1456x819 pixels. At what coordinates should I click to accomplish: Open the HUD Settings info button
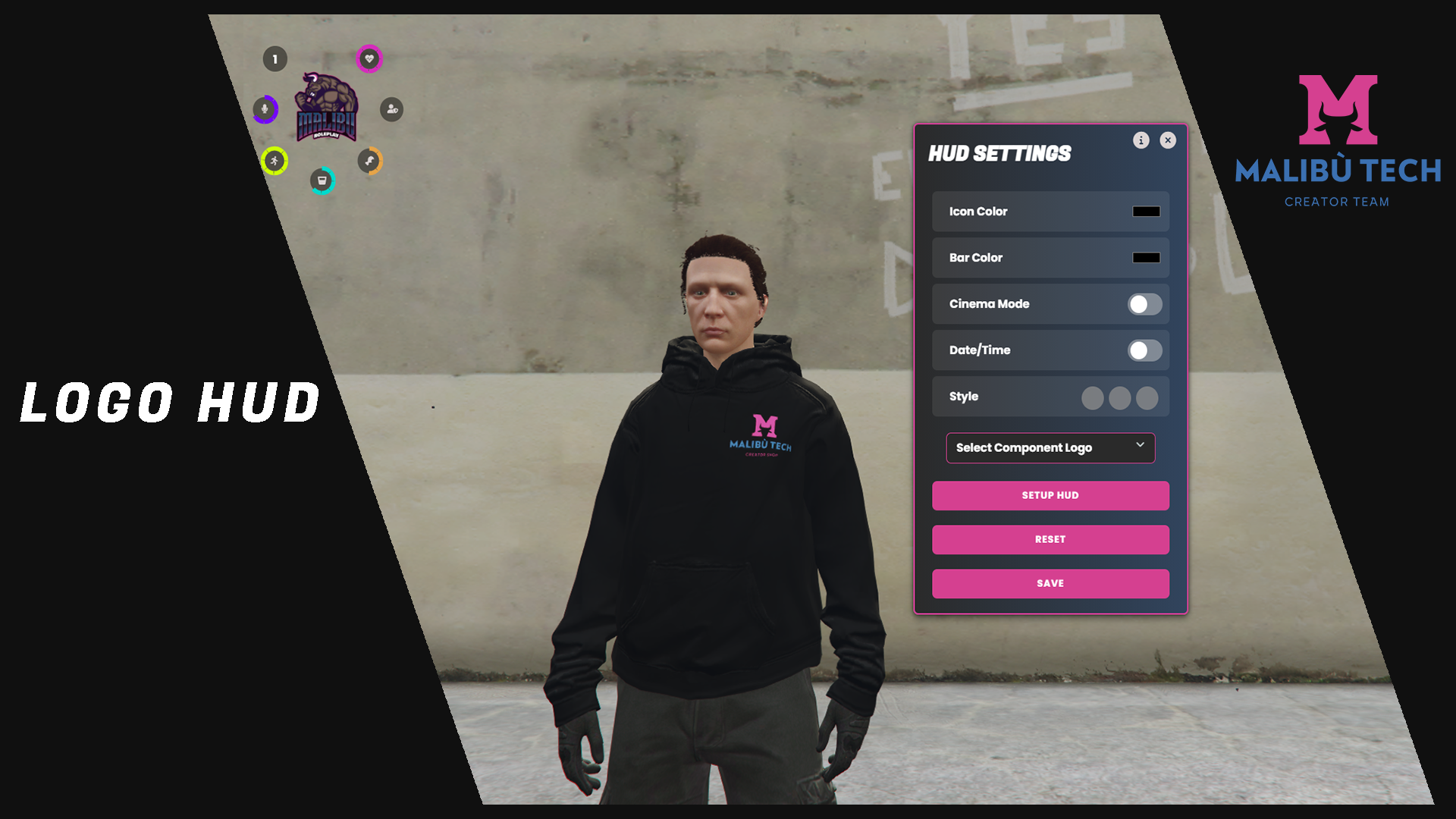coord(1141,140)
